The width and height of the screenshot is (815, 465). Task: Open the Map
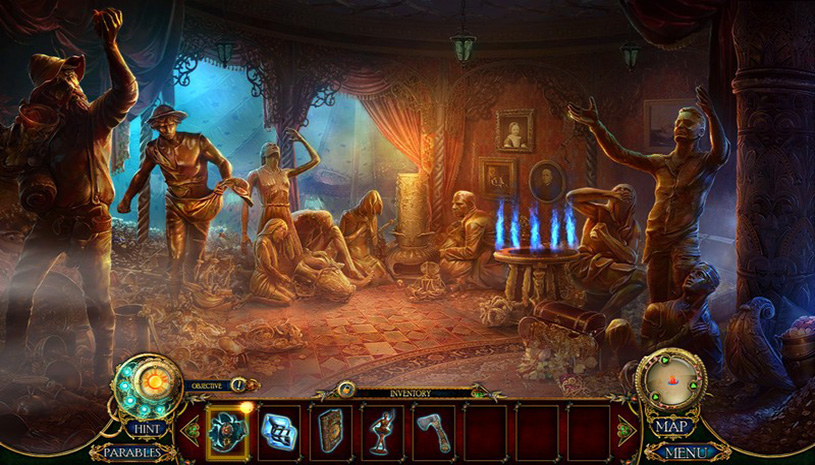(675, 427)
